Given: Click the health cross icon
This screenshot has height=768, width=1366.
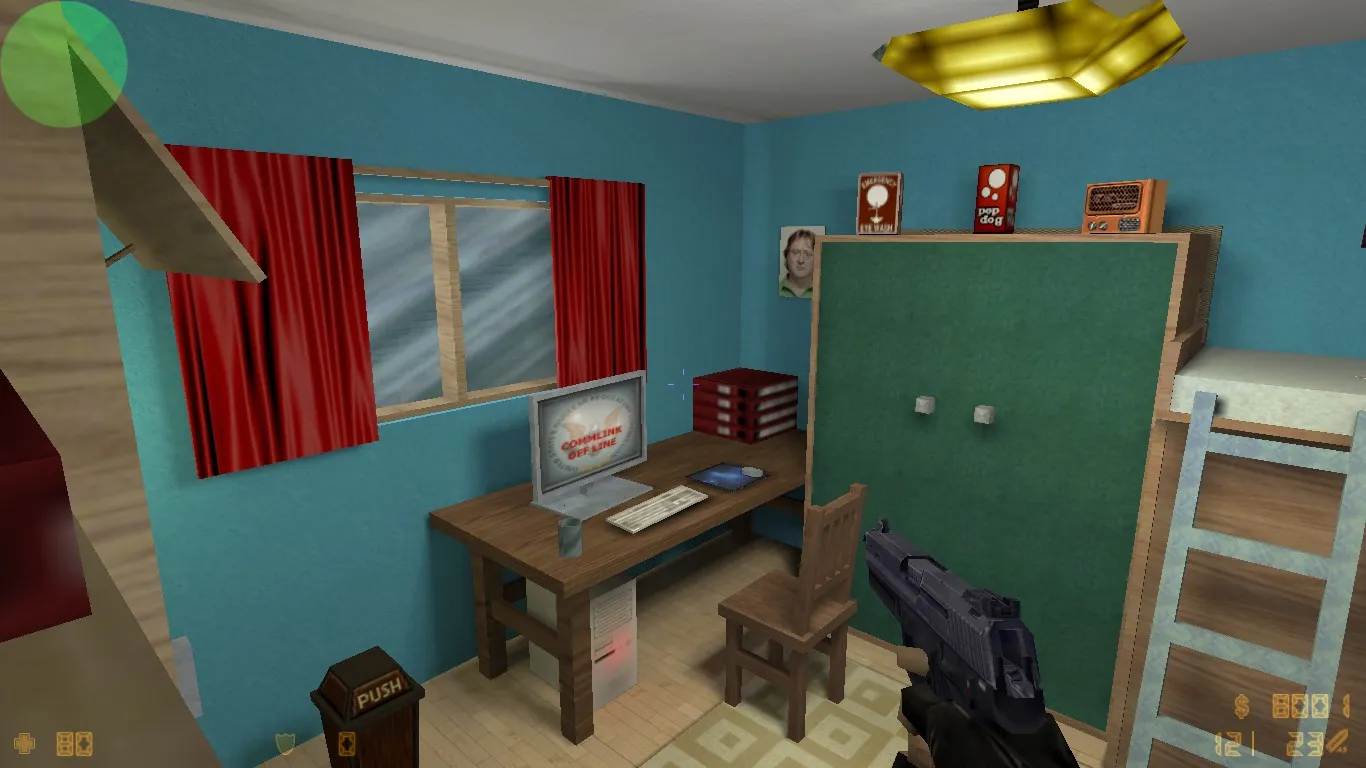Looking at the screenshot, I should [24, 745].
